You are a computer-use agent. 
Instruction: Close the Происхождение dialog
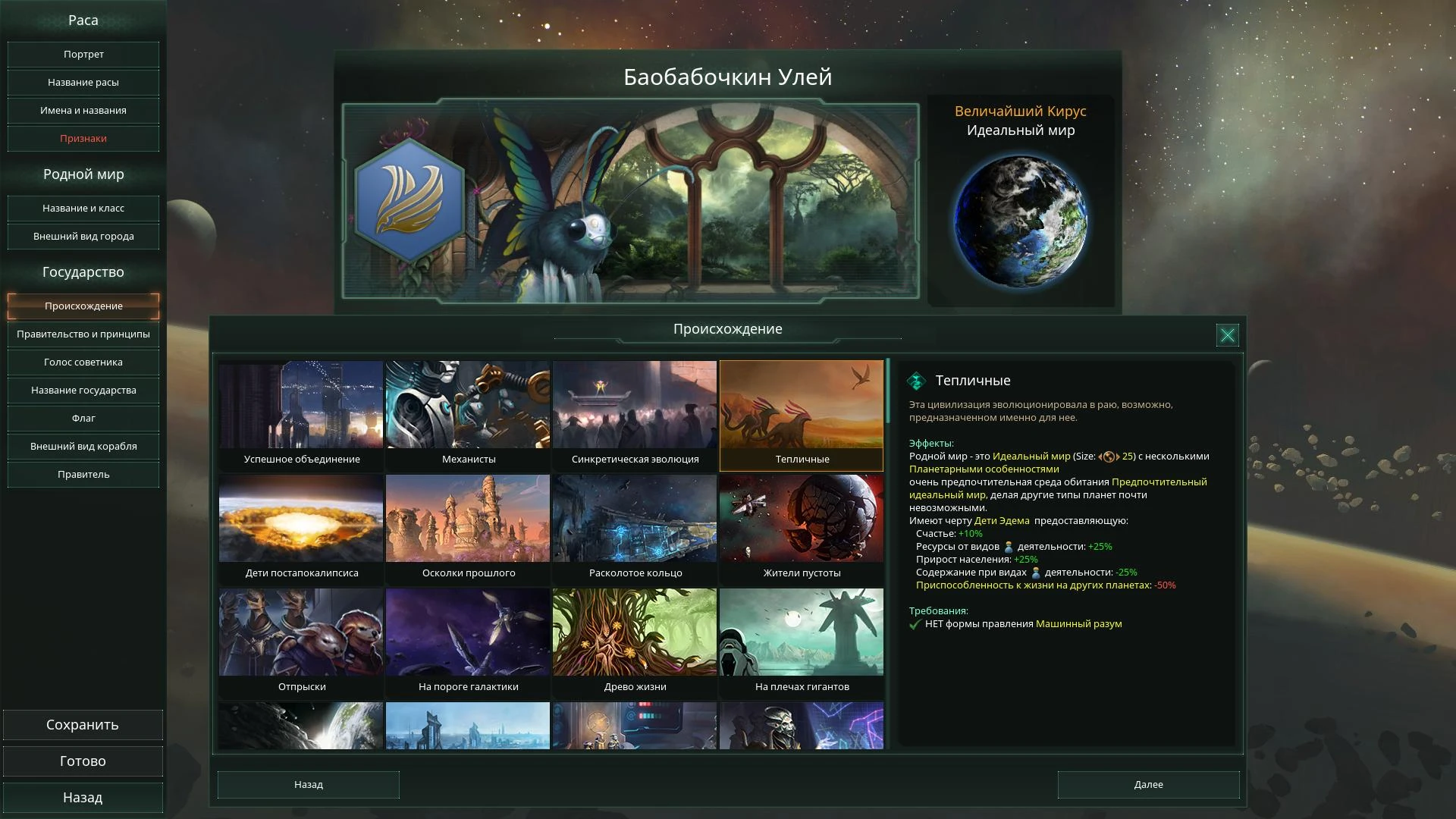(1228, 334)
